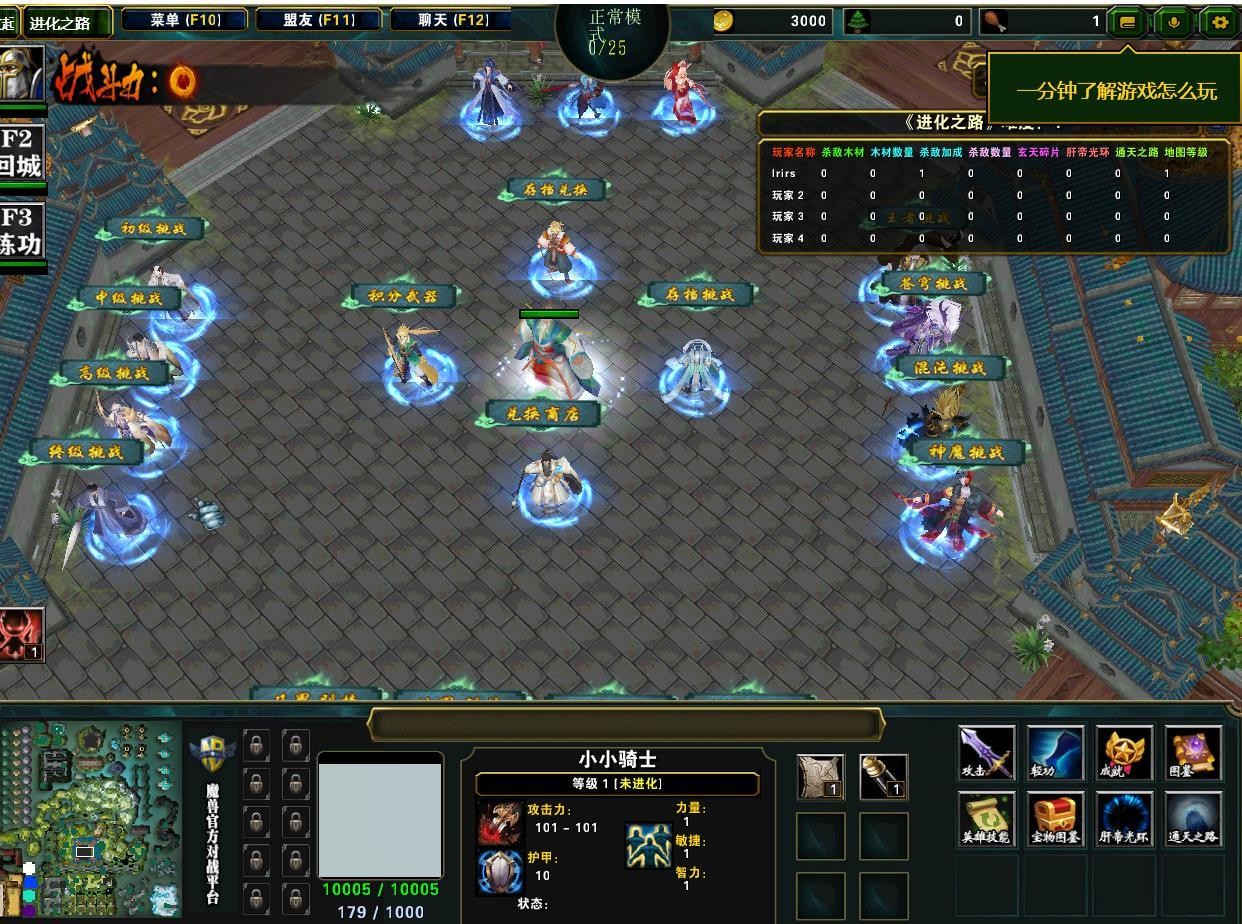
Task: Toggle the microphone button
Action: (x=1173, y=21)
